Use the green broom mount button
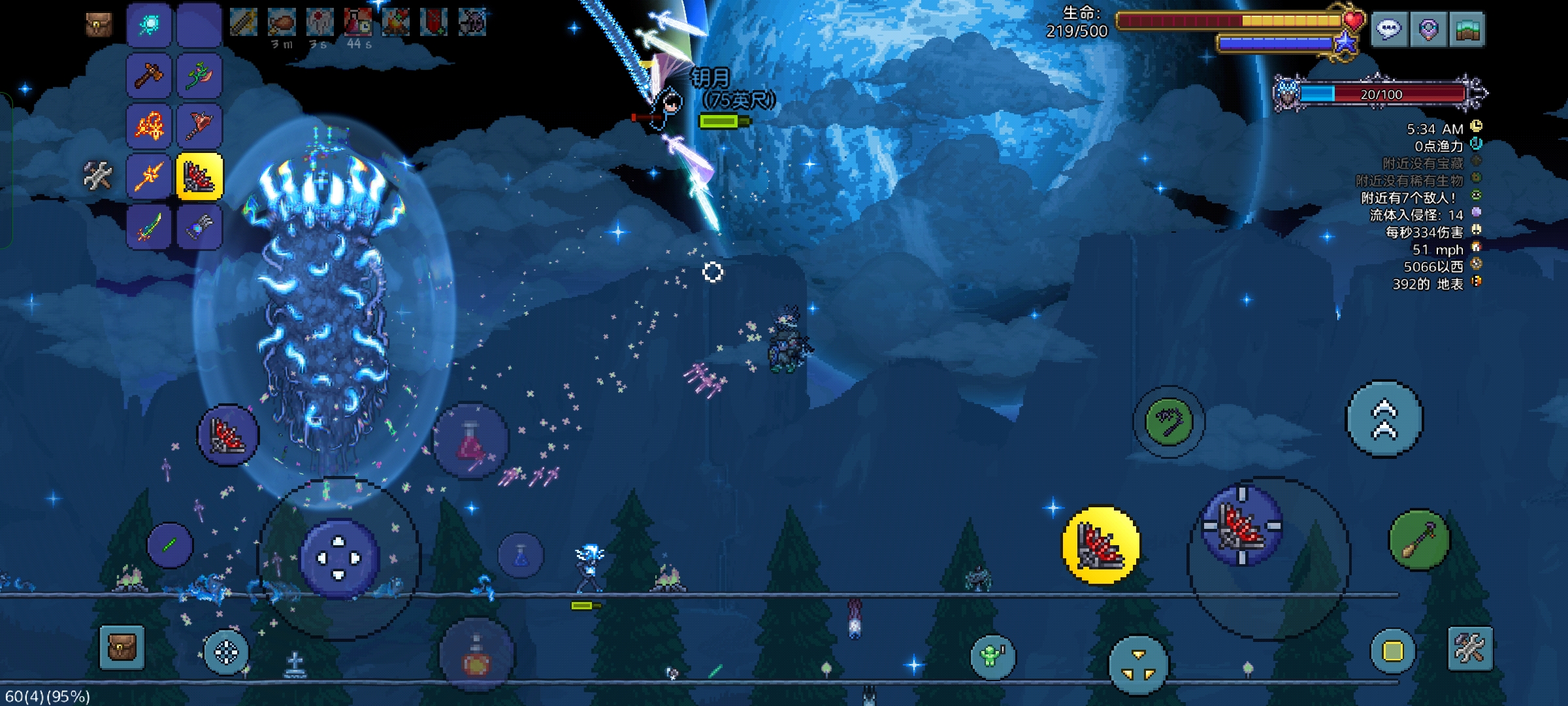Screen dimensions: 1568x706 [x=1419, y=540]
